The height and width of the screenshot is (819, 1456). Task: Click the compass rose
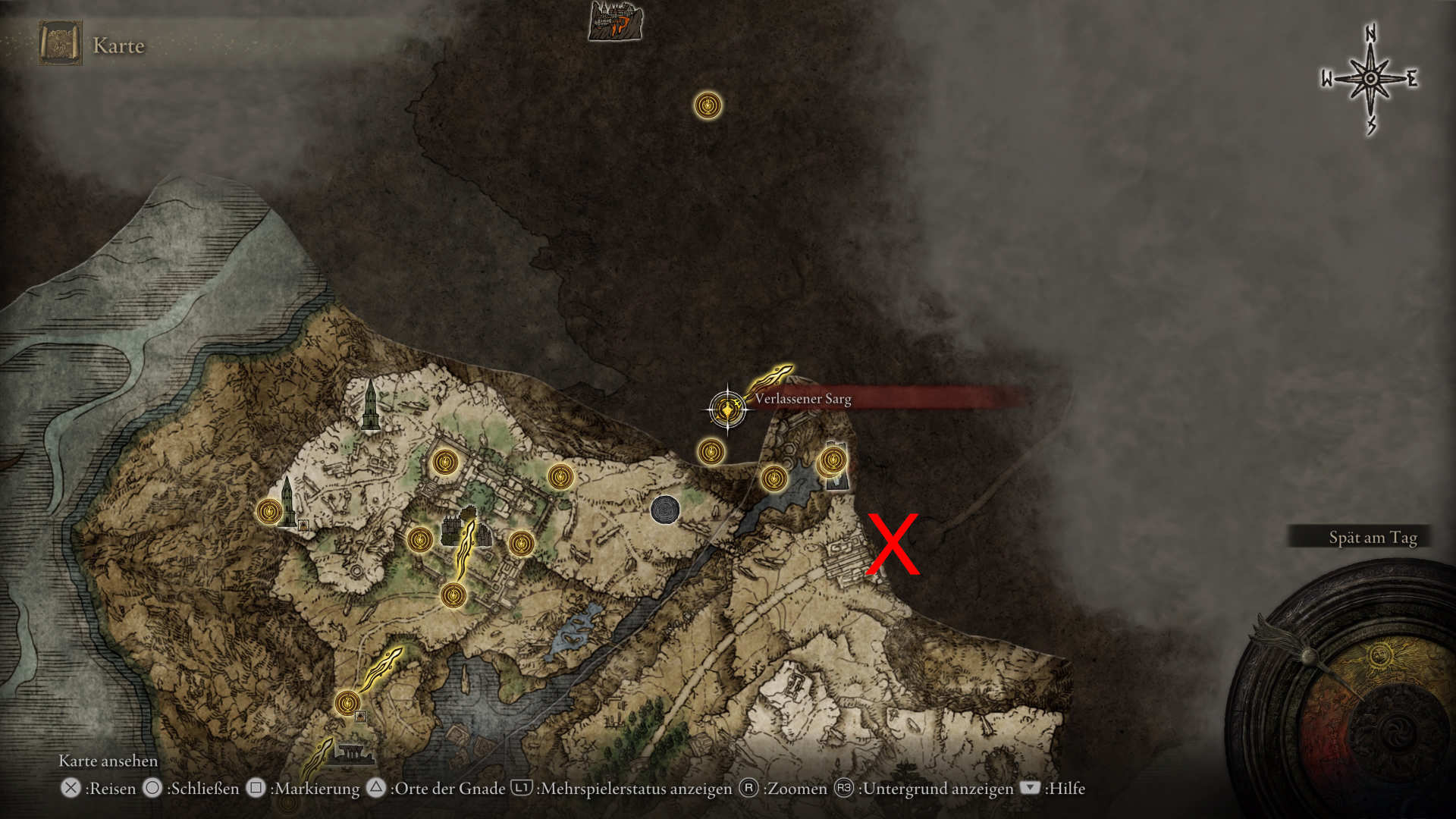click(1370, 79)
